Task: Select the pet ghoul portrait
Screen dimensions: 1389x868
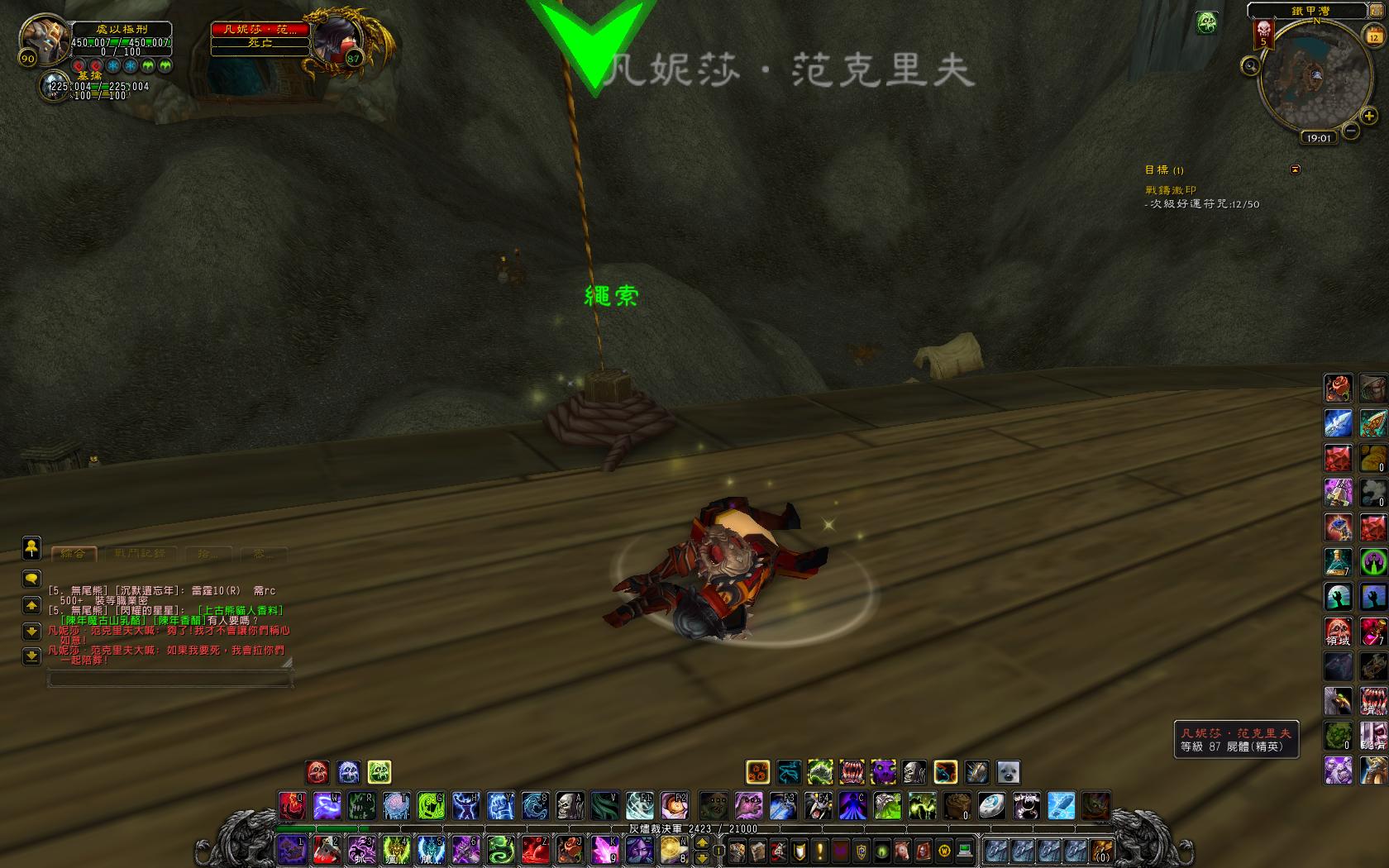Action: (x=55, y=87)
